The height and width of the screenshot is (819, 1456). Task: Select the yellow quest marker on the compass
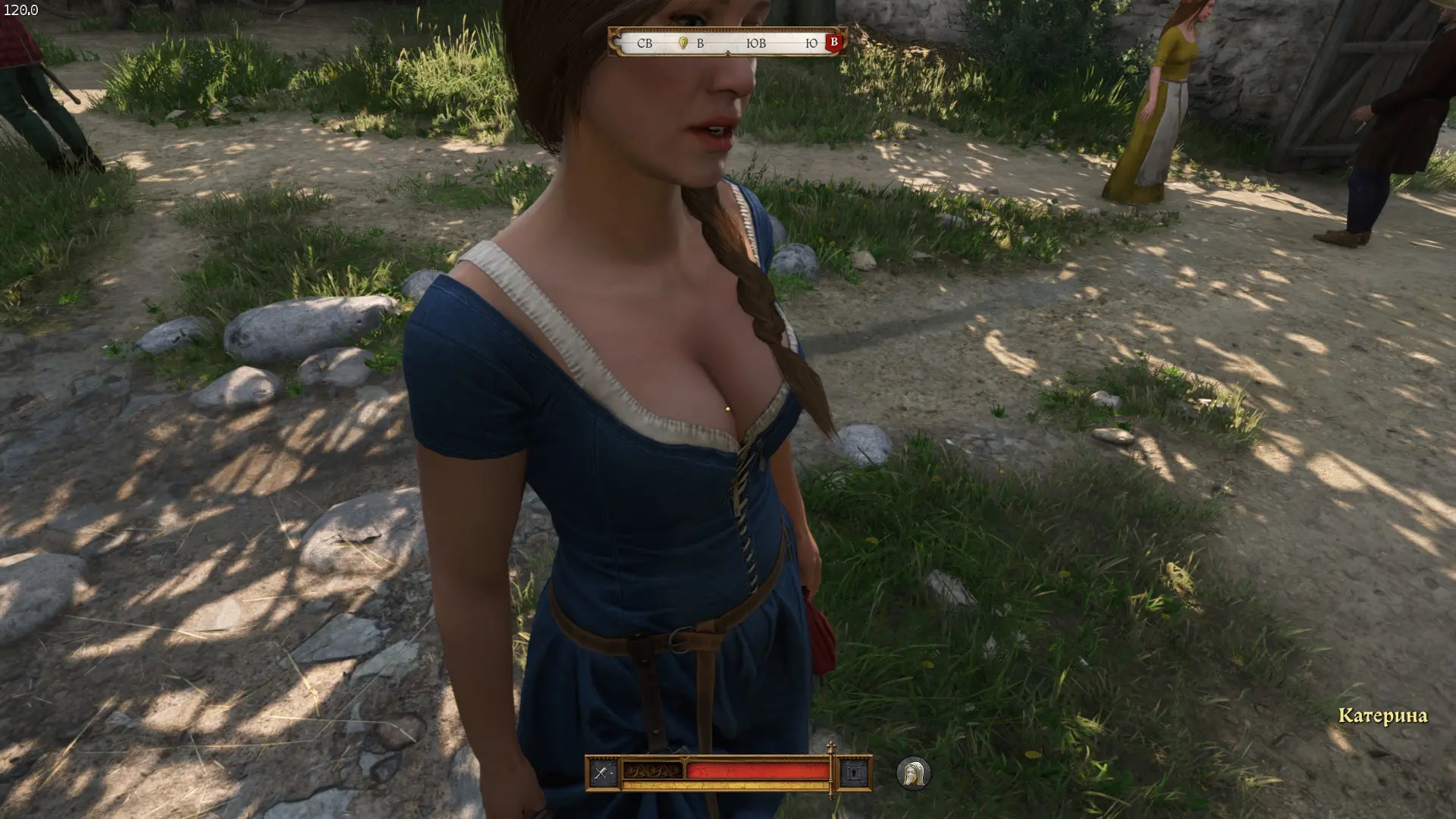682,43
